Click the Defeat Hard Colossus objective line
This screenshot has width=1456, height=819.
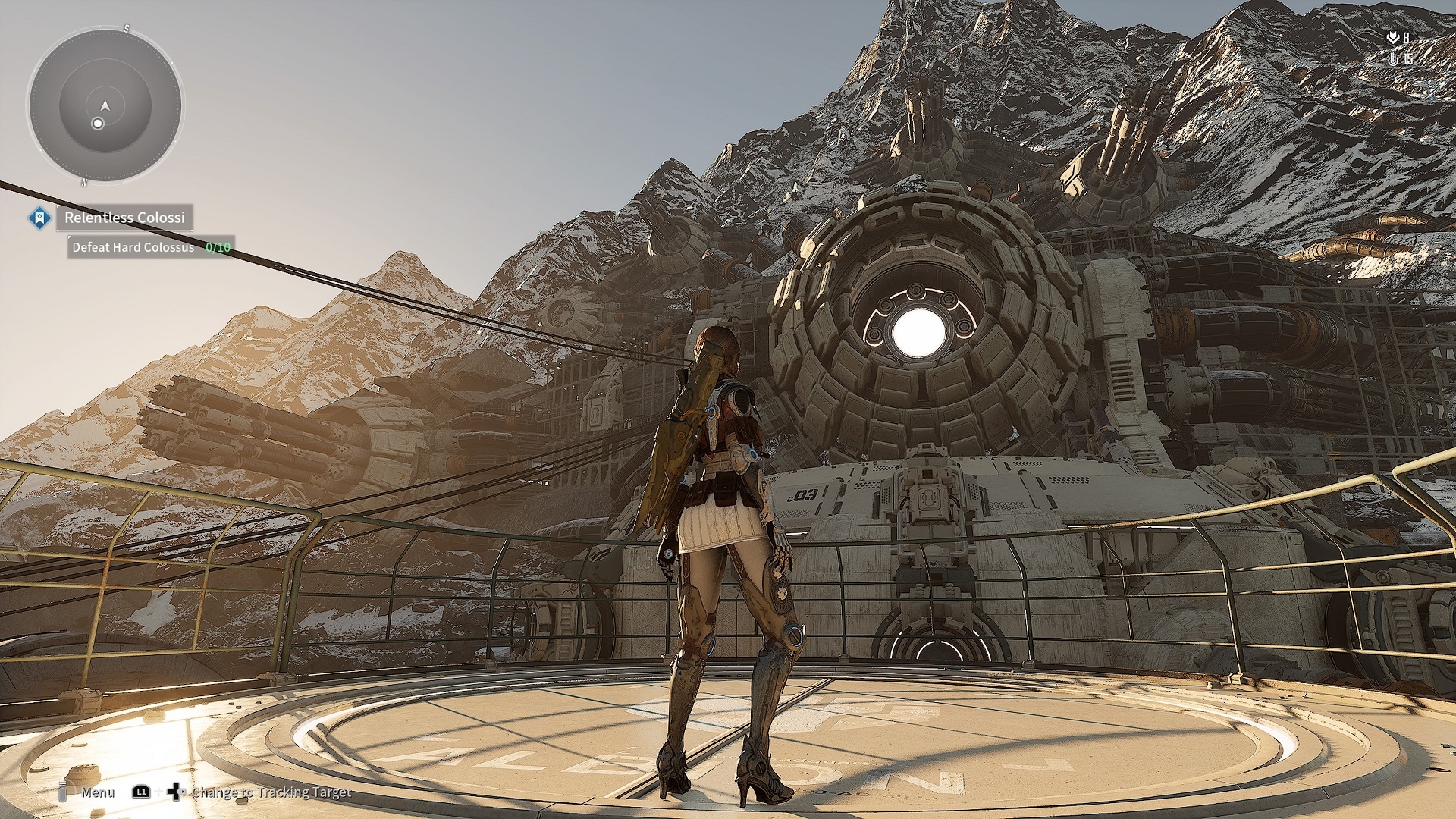pos(133,248)
